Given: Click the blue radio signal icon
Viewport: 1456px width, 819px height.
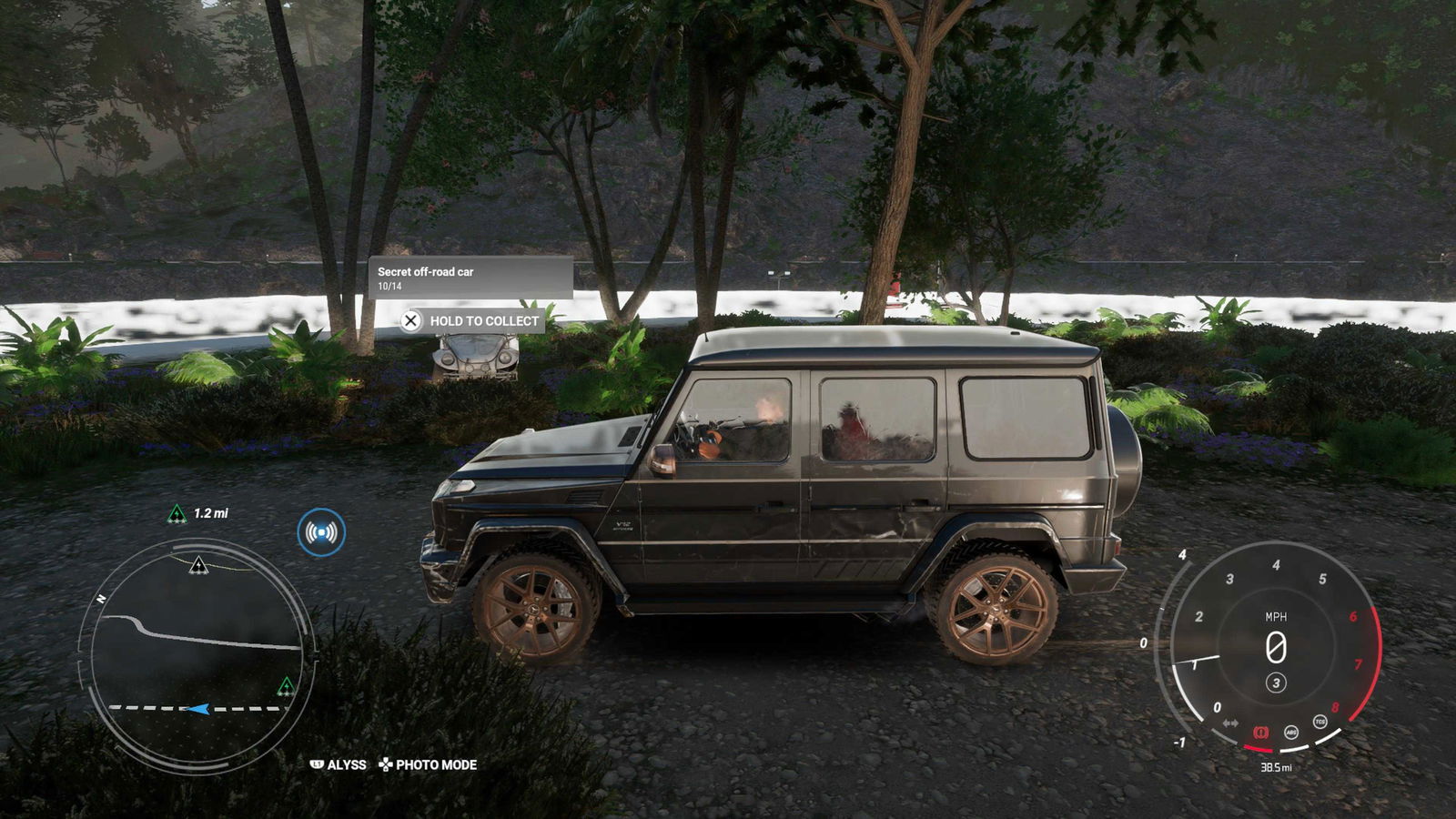Looking at the screenshot, I should click(x=320, y=532).
